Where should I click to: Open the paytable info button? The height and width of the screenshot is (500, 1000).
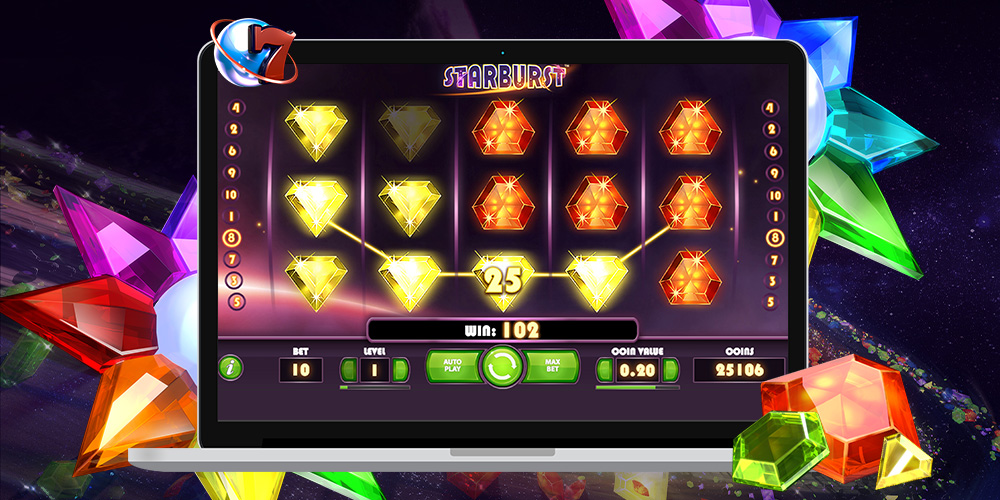pos(231,367)
